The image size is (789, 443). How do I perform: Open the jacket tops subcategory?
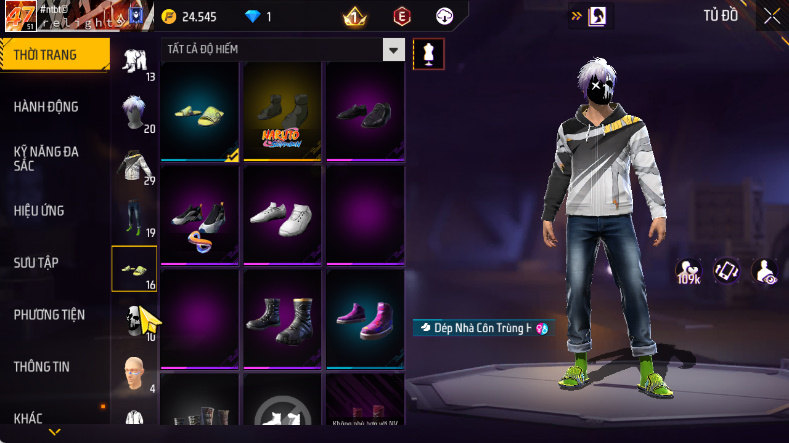click(x=133, y=165)
